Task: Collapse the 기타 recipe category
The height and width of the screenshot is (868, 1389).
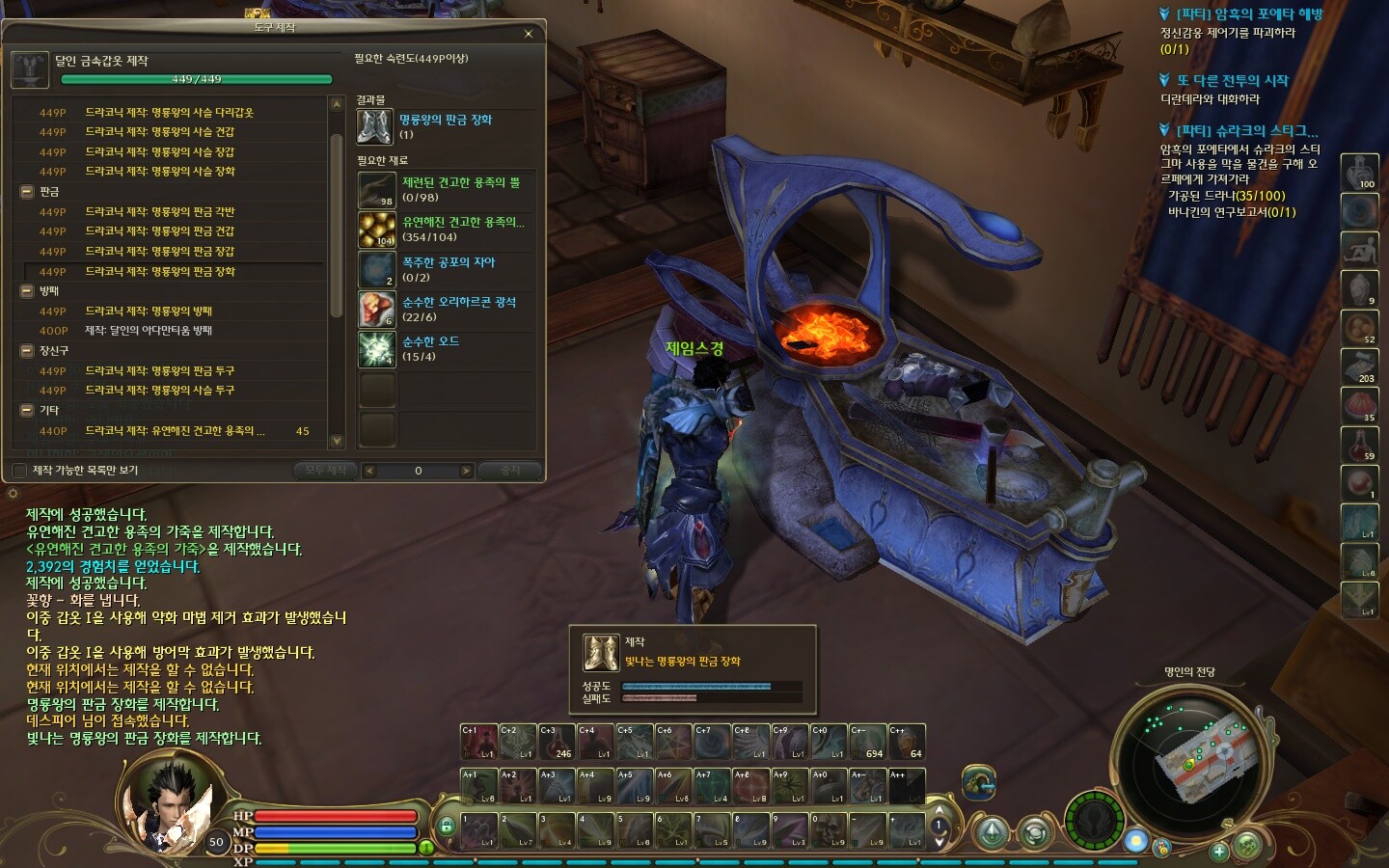Action: pos(27,411)
